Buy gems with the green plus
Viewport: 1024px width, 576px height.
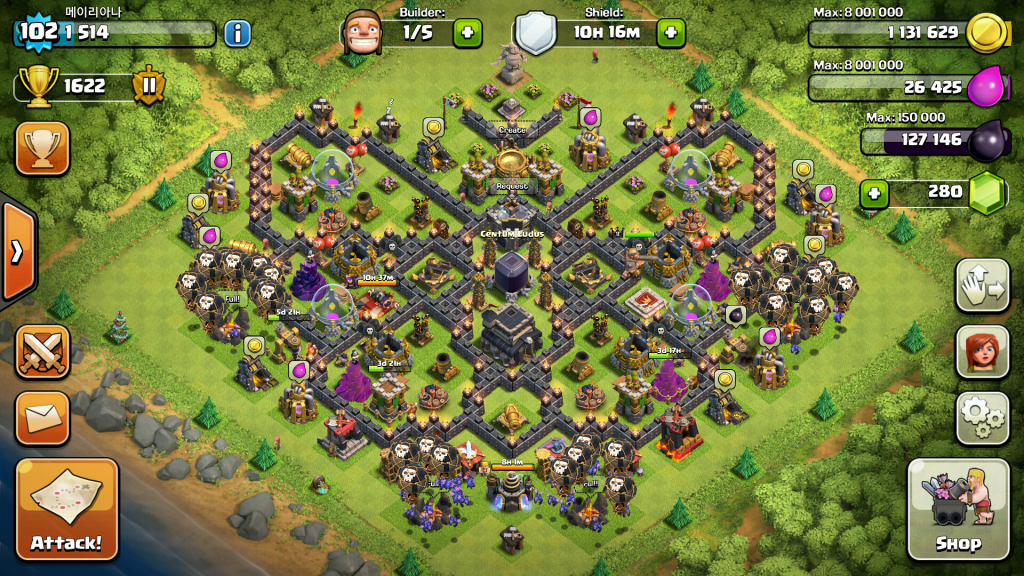(x=875, y=191)
